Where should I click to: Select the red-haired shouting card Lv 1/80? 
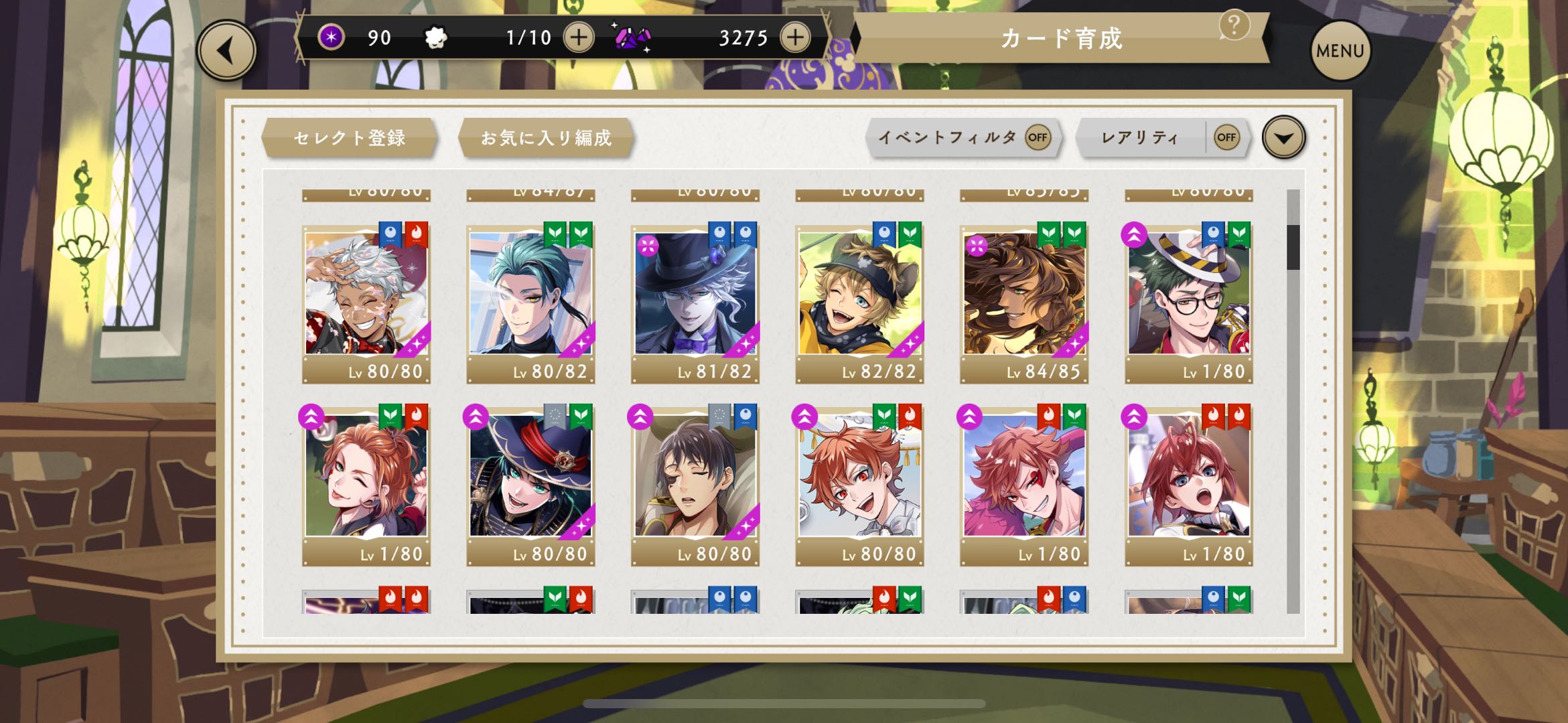(x=1189, y=477)
